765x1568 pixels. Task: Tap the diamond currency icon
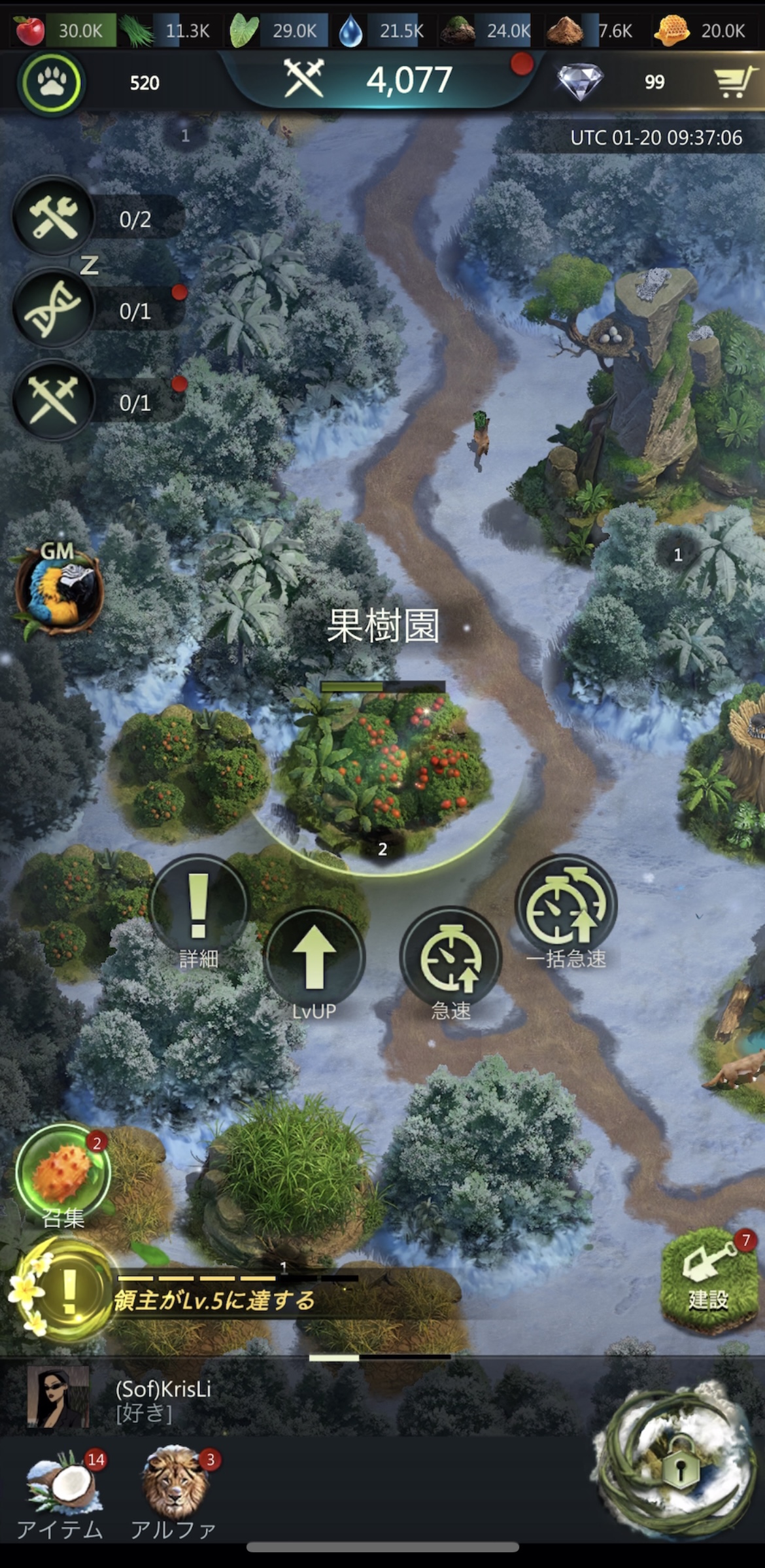coord(580,82)
